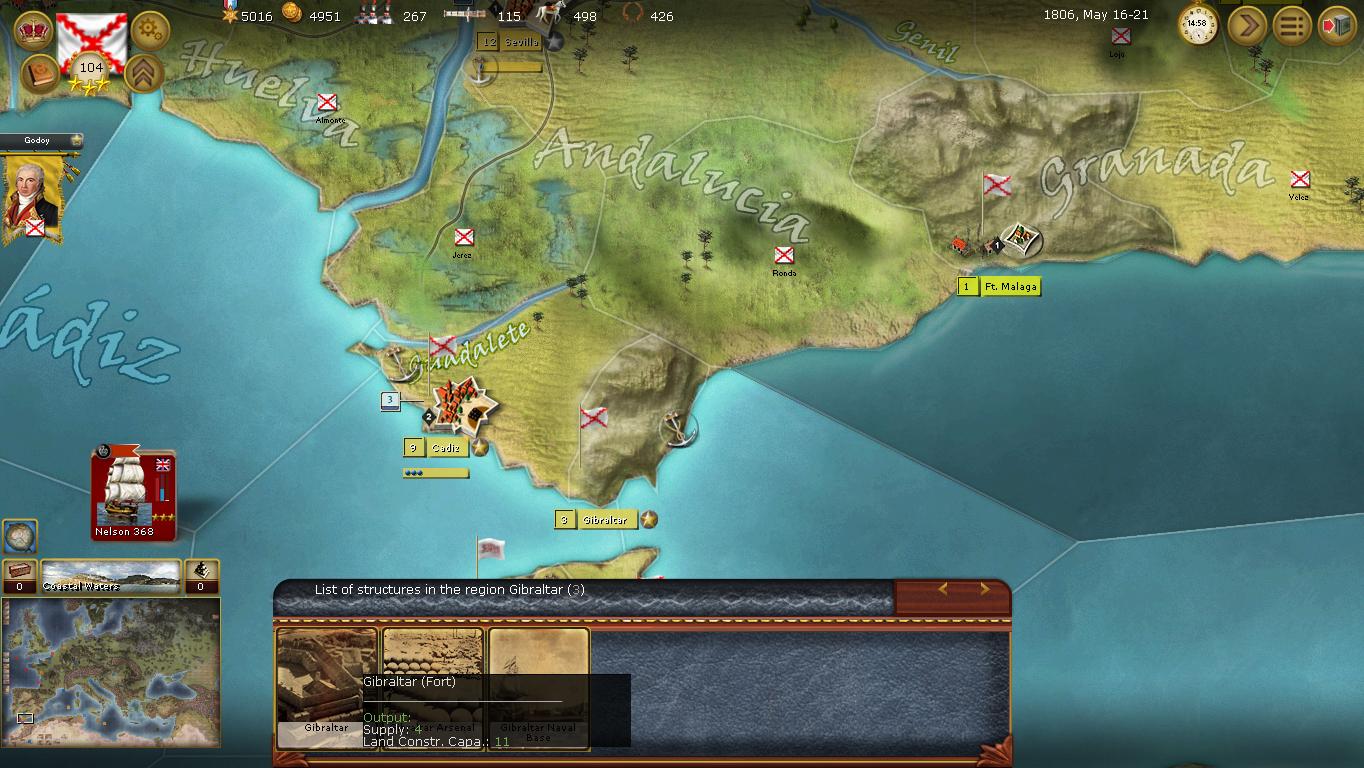Click the pocket watch clock
1364x768 pixels.
coord(1198,25)
